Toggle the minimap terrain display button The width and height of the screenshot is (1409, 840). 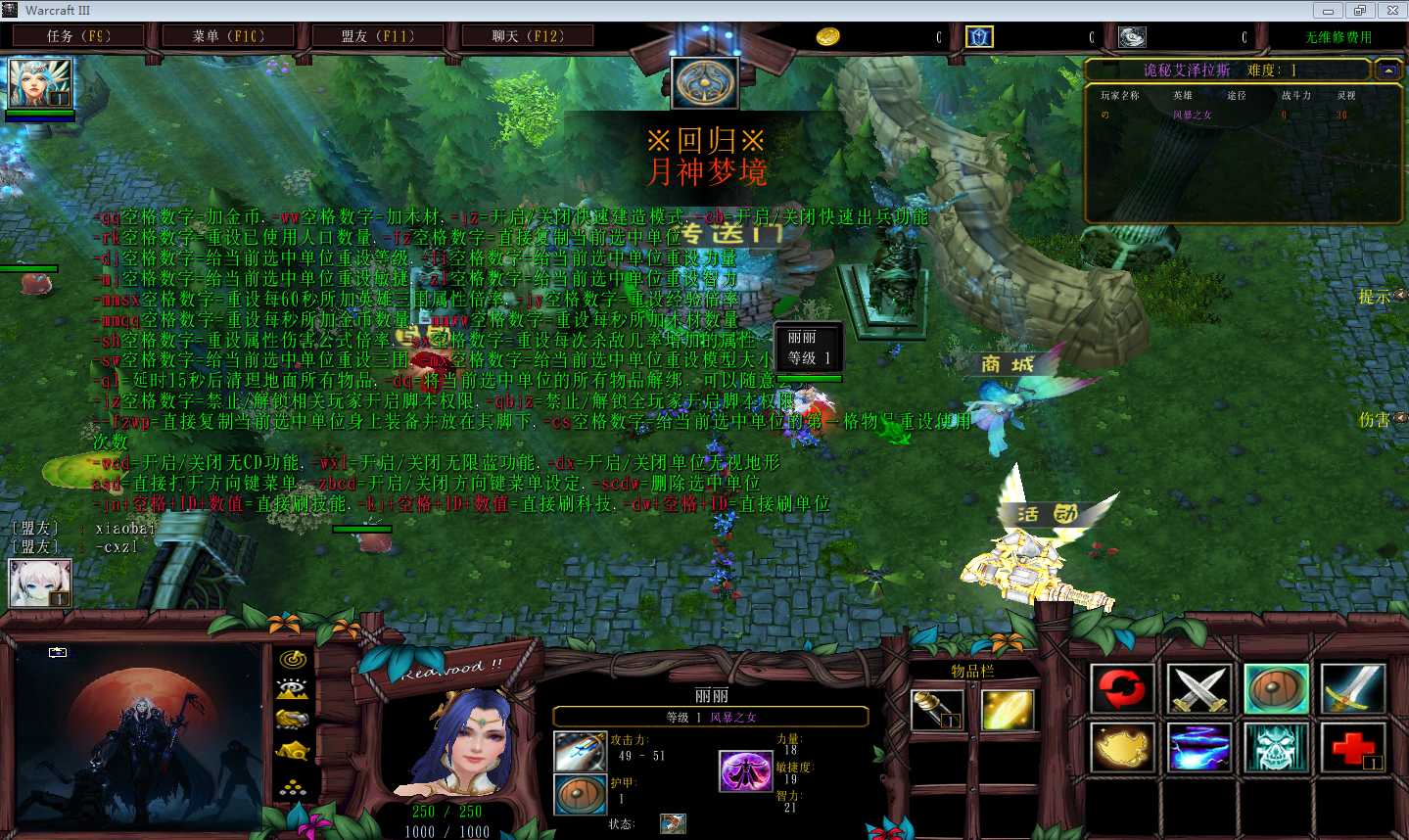293,689
